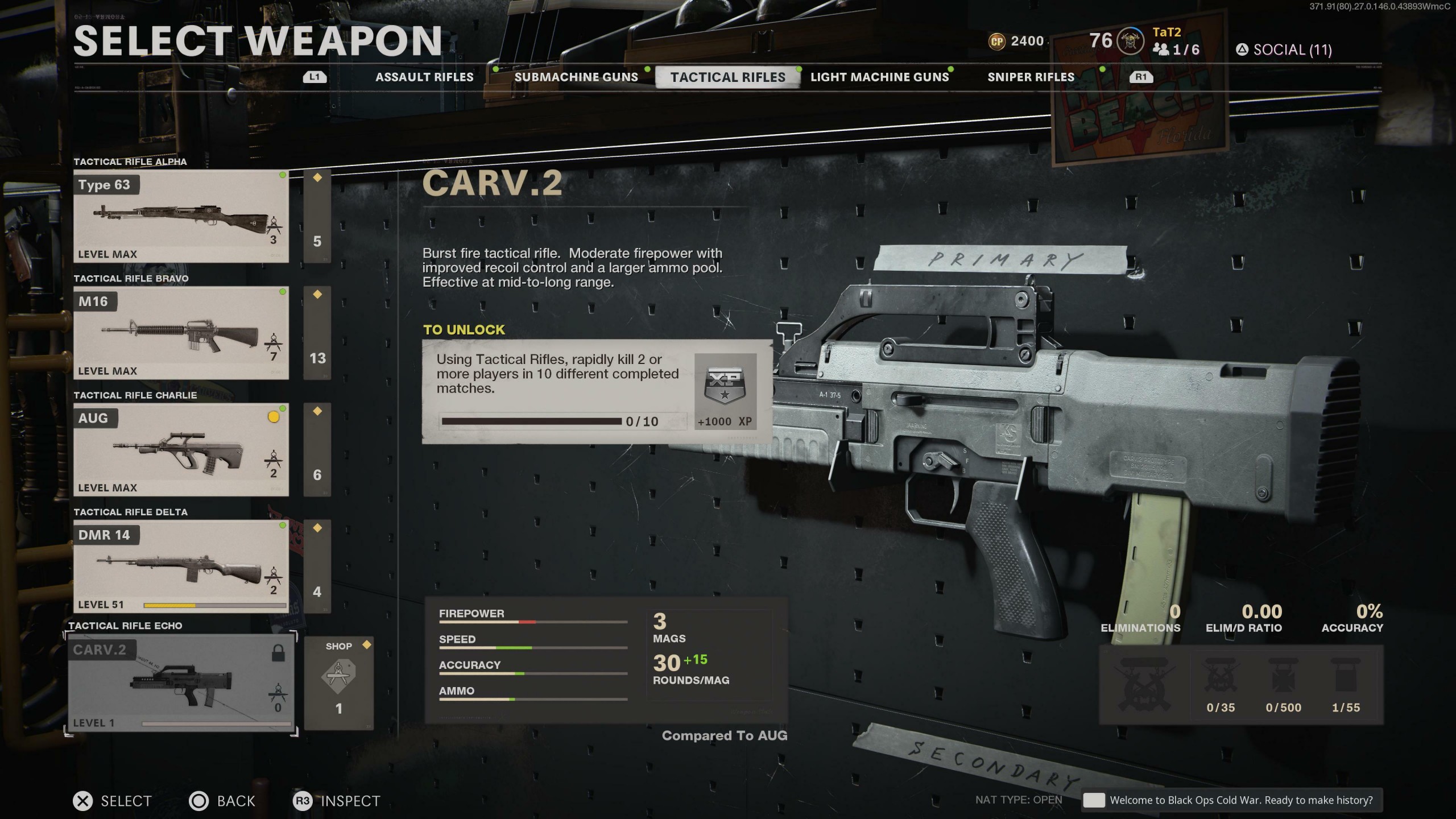1456x819 pixels.
Task: Switch to the Assault Rifles tab
Action: click(x=424, y=77)
